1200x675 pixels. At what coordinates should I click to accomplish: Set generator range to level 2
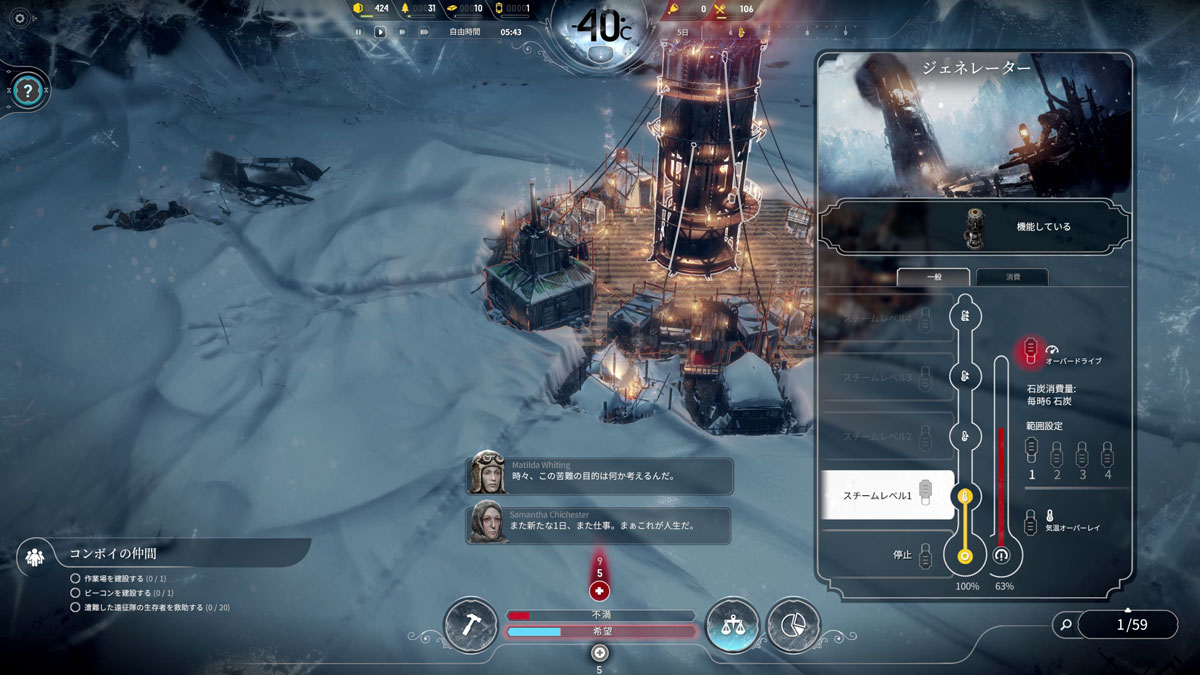[x=1056, y=458]
